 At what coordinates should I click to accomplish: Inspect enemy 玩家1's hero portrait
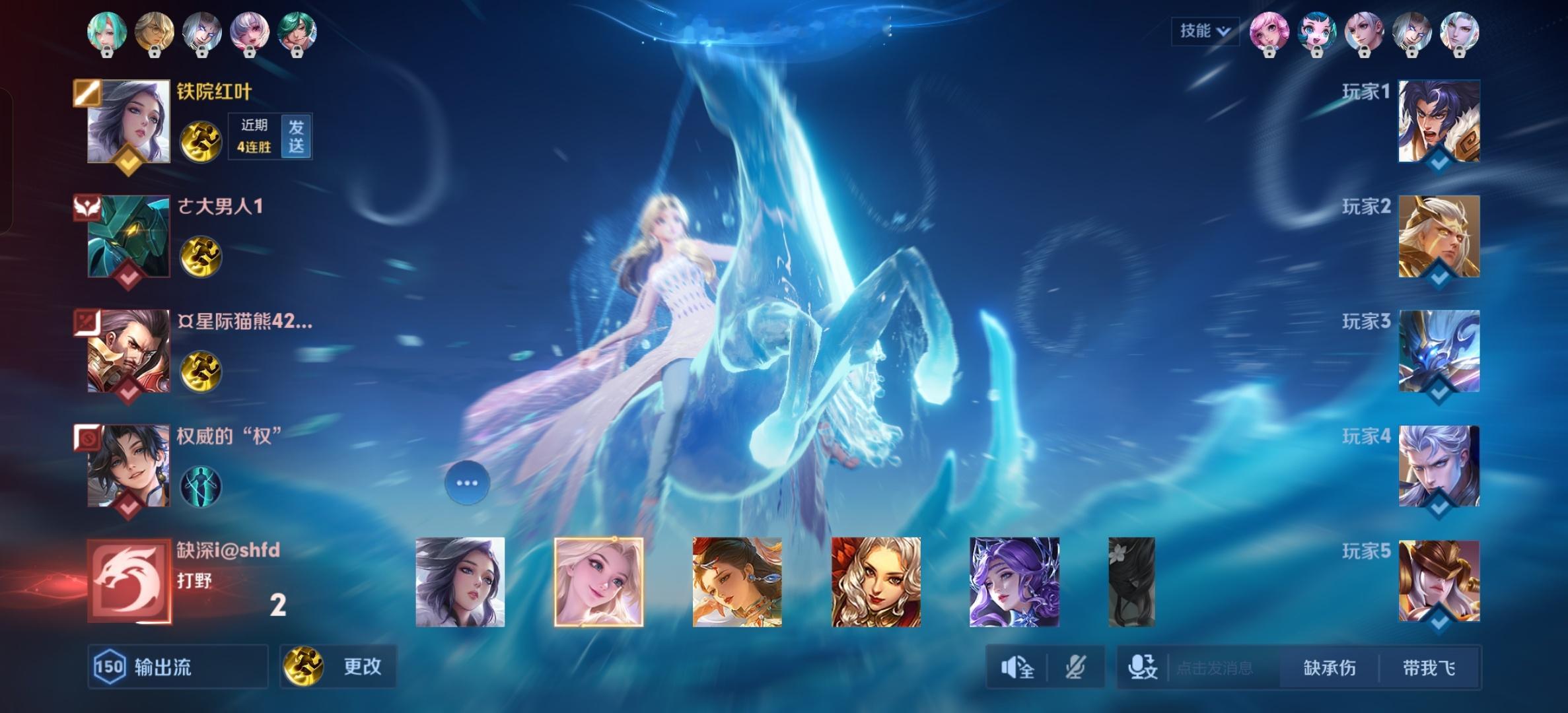click(1439, 121)
